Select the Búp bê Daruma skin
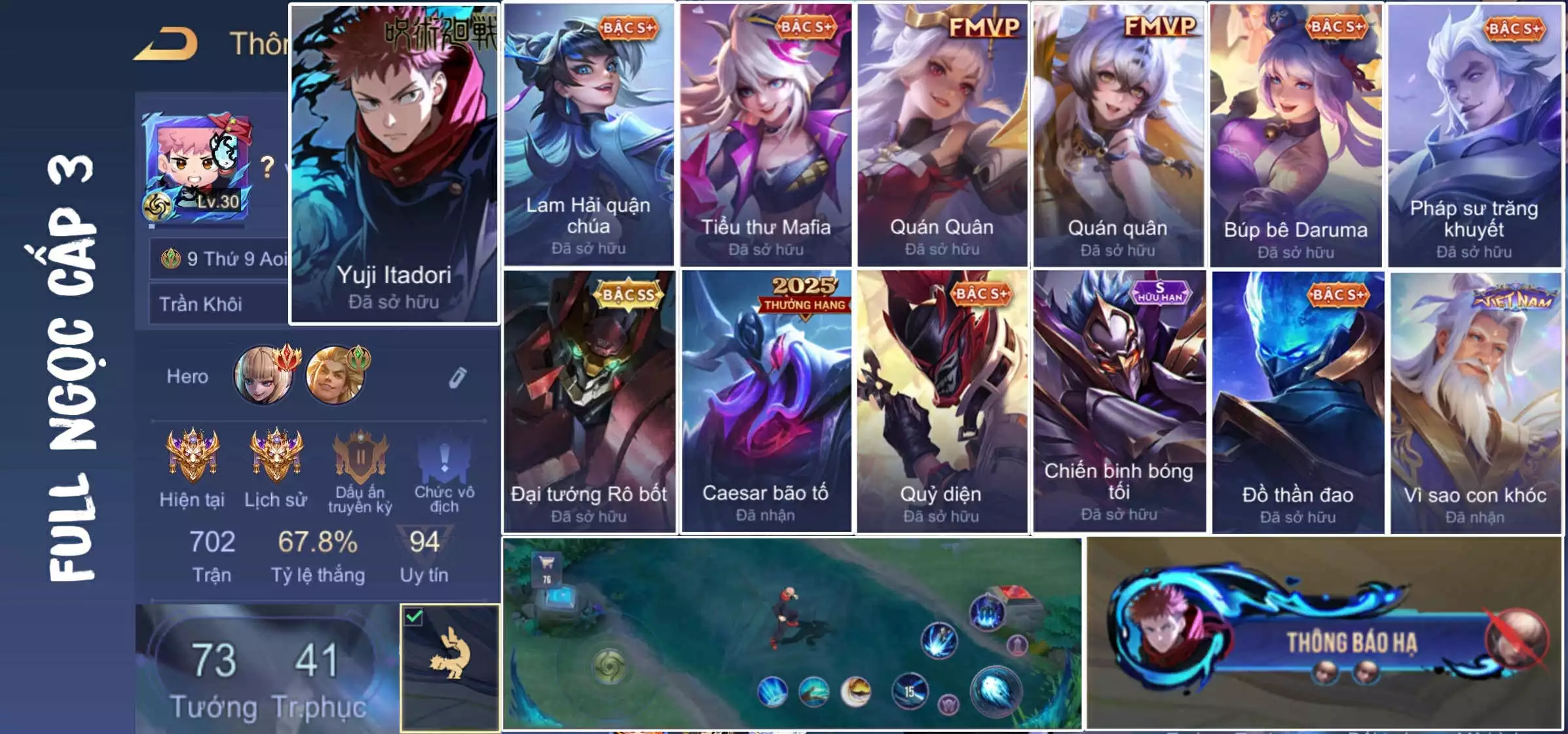This screenshot has height=734, width=1568. pyautogui.click(x=1296, y=135)
